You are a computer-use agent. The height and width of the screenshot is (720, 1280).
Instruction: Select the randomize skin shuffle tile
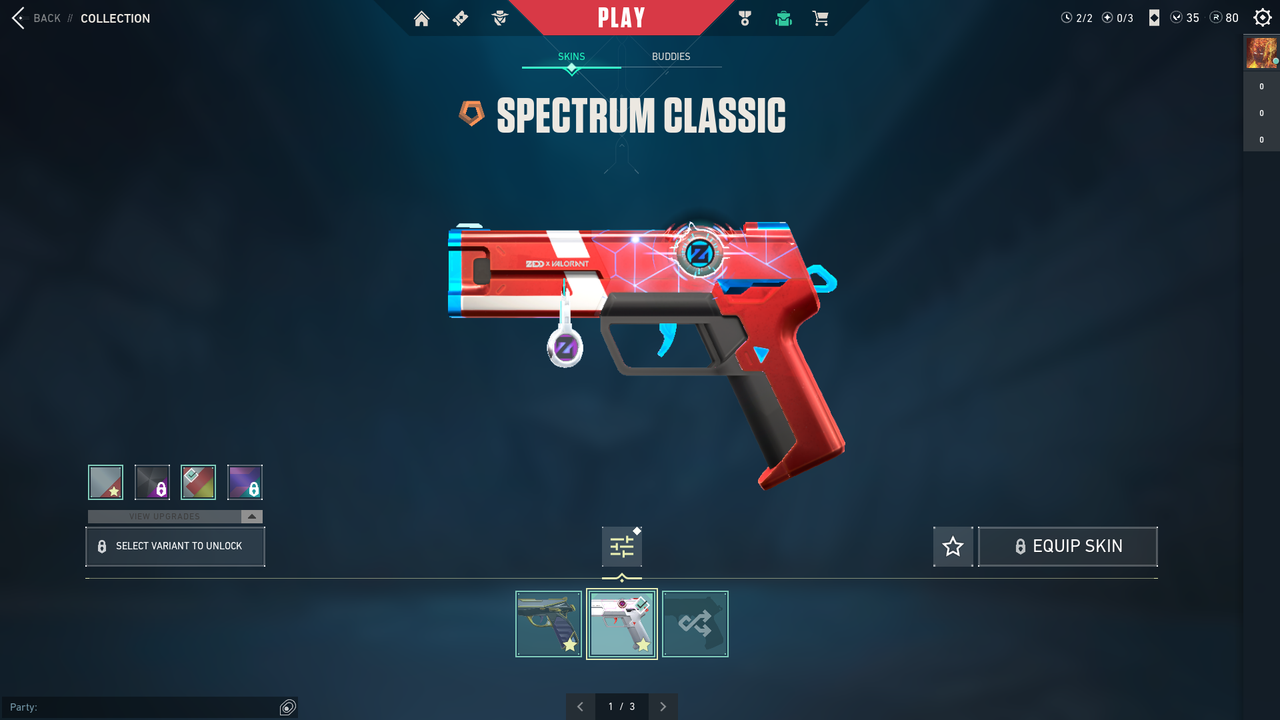click(x=695, y=624)
